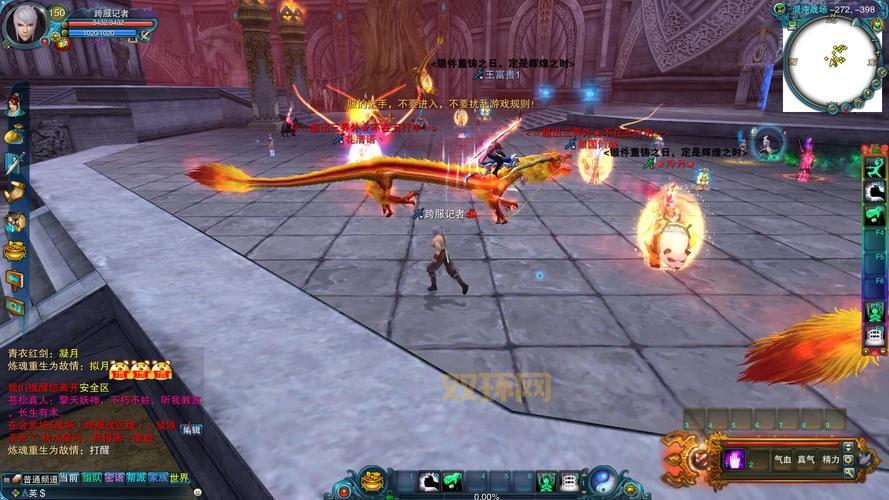
Task: Open the golden treasure pot sidebar icon
Action: click(15, 249)
